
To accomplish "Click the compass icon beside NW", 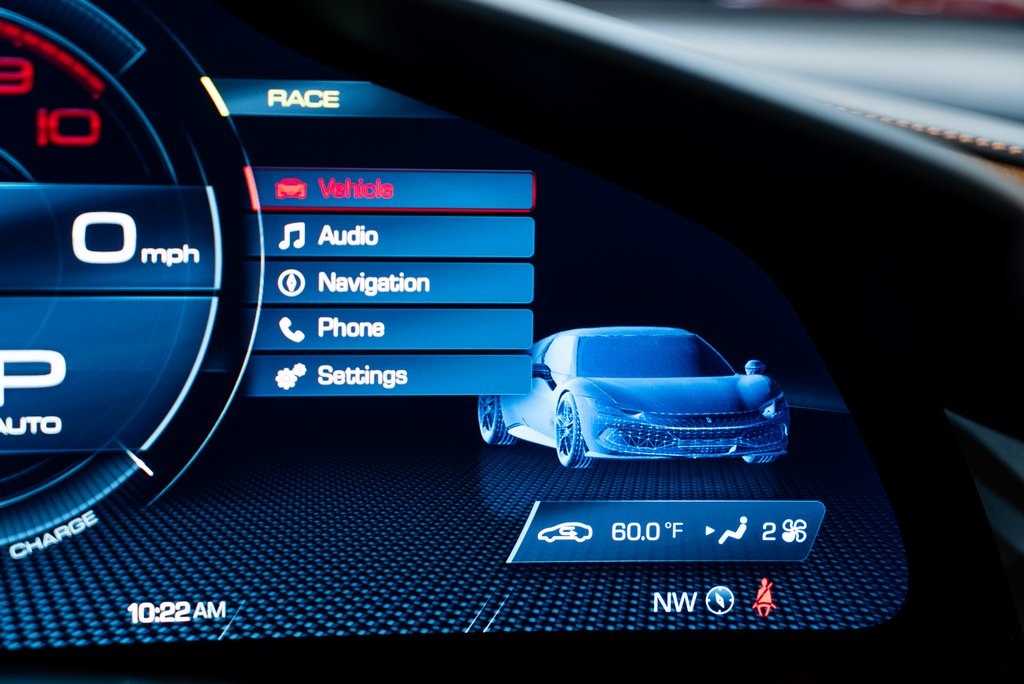I will click(x=720, y=599).
